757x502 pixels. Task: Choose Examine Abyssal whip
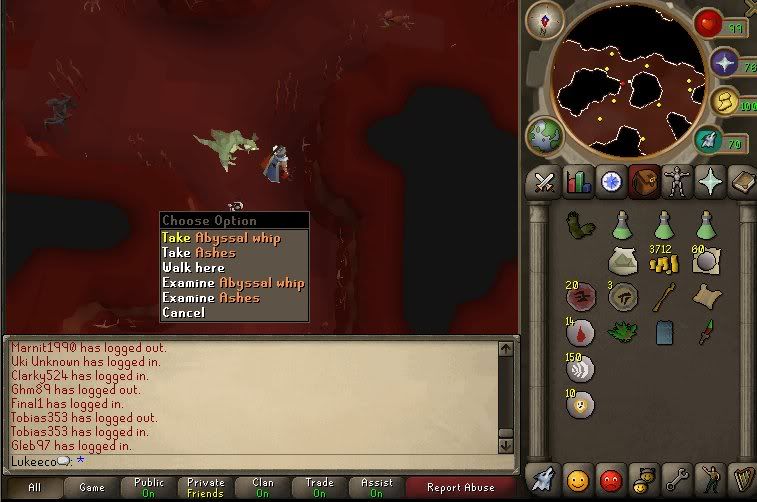pos(233,283)
